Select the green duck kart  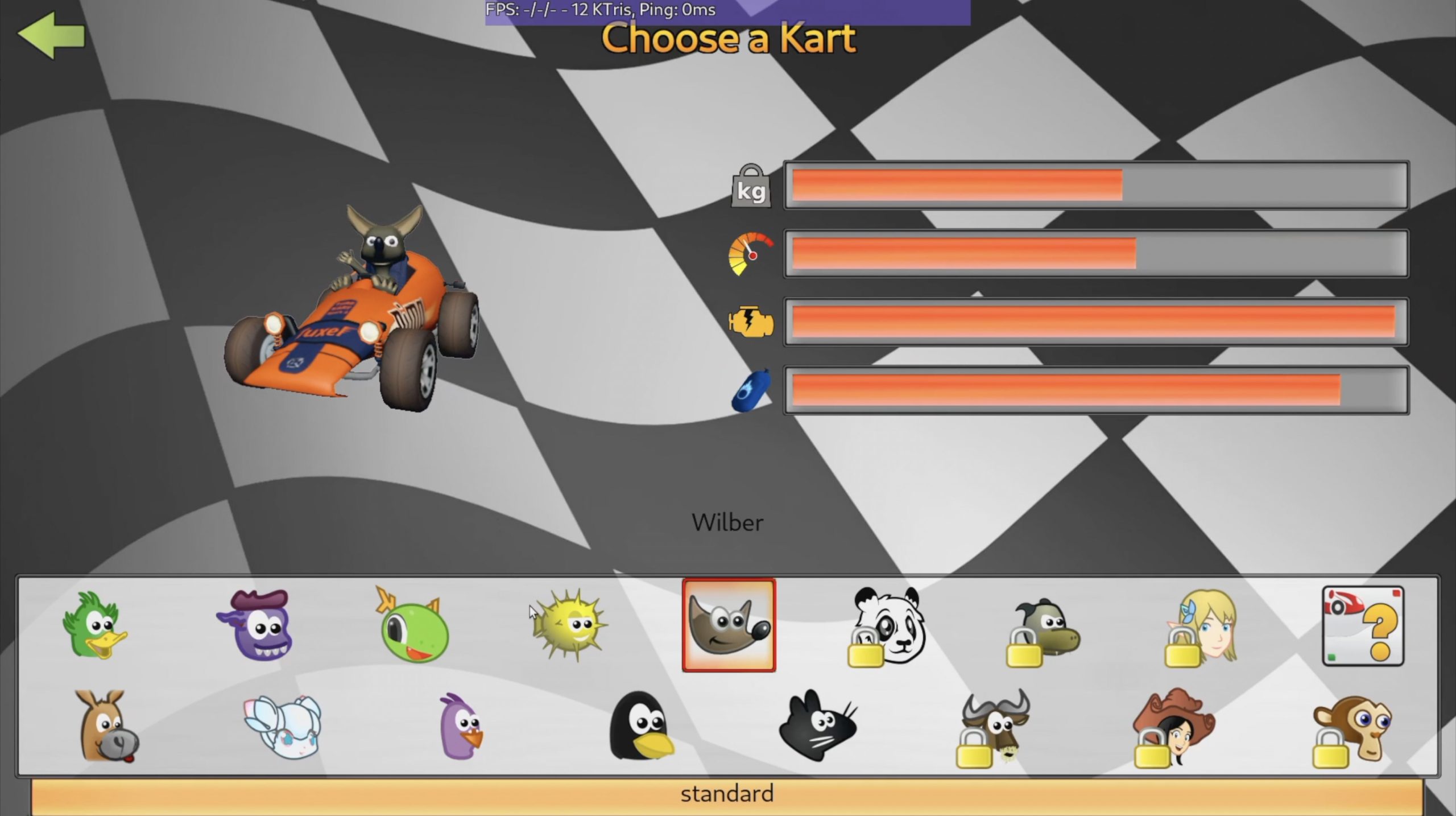pyautogui.click(x=94, y=626)
